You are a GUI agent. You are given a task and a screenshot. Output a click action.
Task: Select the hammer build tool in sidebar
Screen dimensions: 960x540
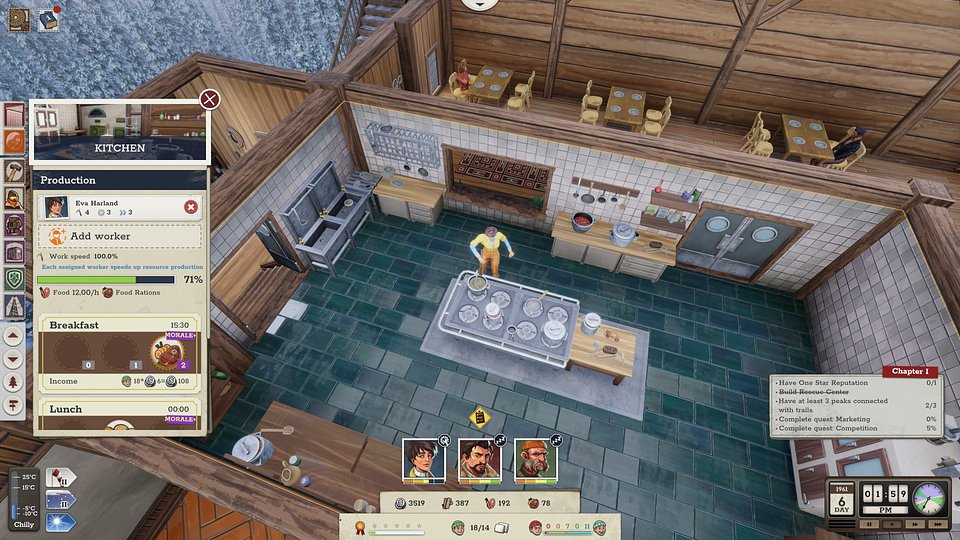[15, 170]
